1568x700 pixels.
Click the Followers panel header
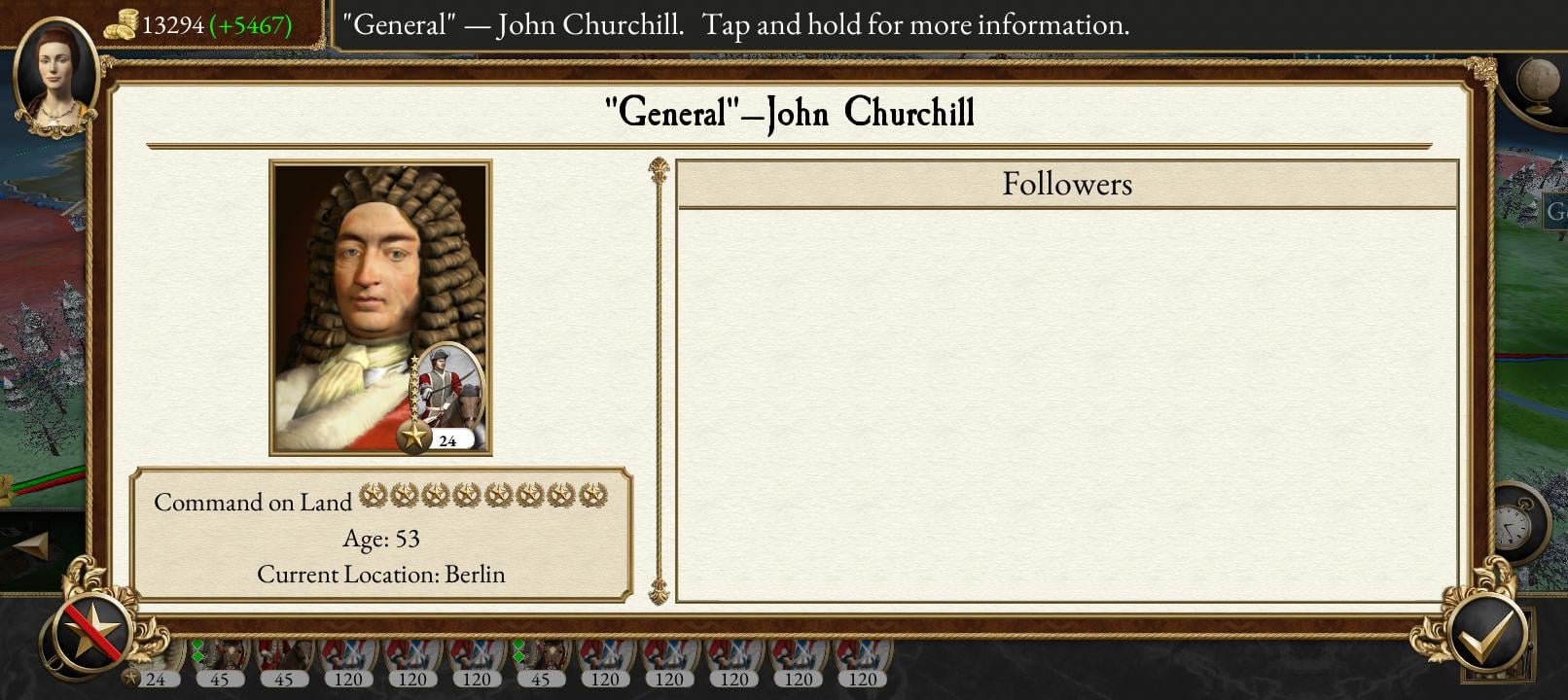click(x=1067, y=184)
